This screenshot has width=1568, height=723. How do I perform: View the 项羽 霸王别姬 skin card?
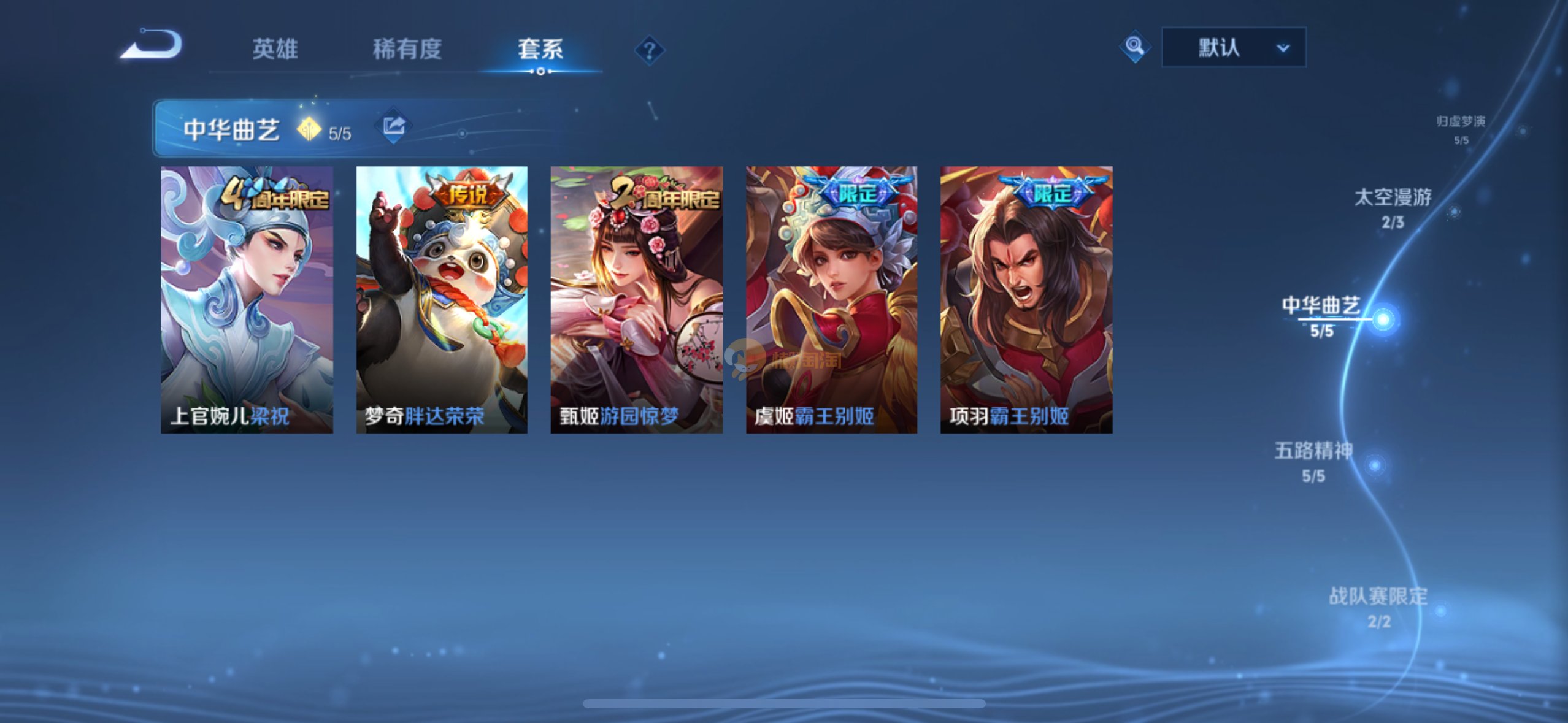(x=1026, y=299)
